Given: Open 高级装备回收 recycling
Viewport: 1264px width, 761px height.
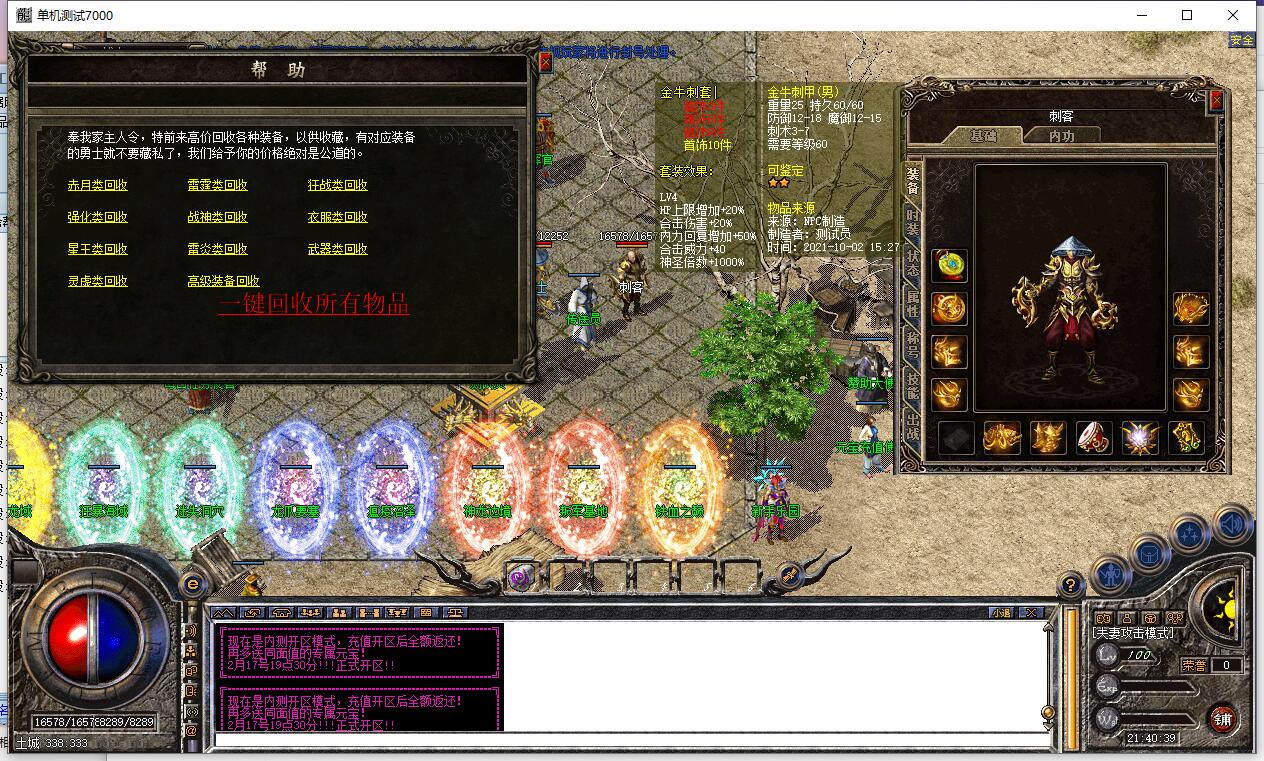Looking at the screenshot, I should tap(223, 281).
